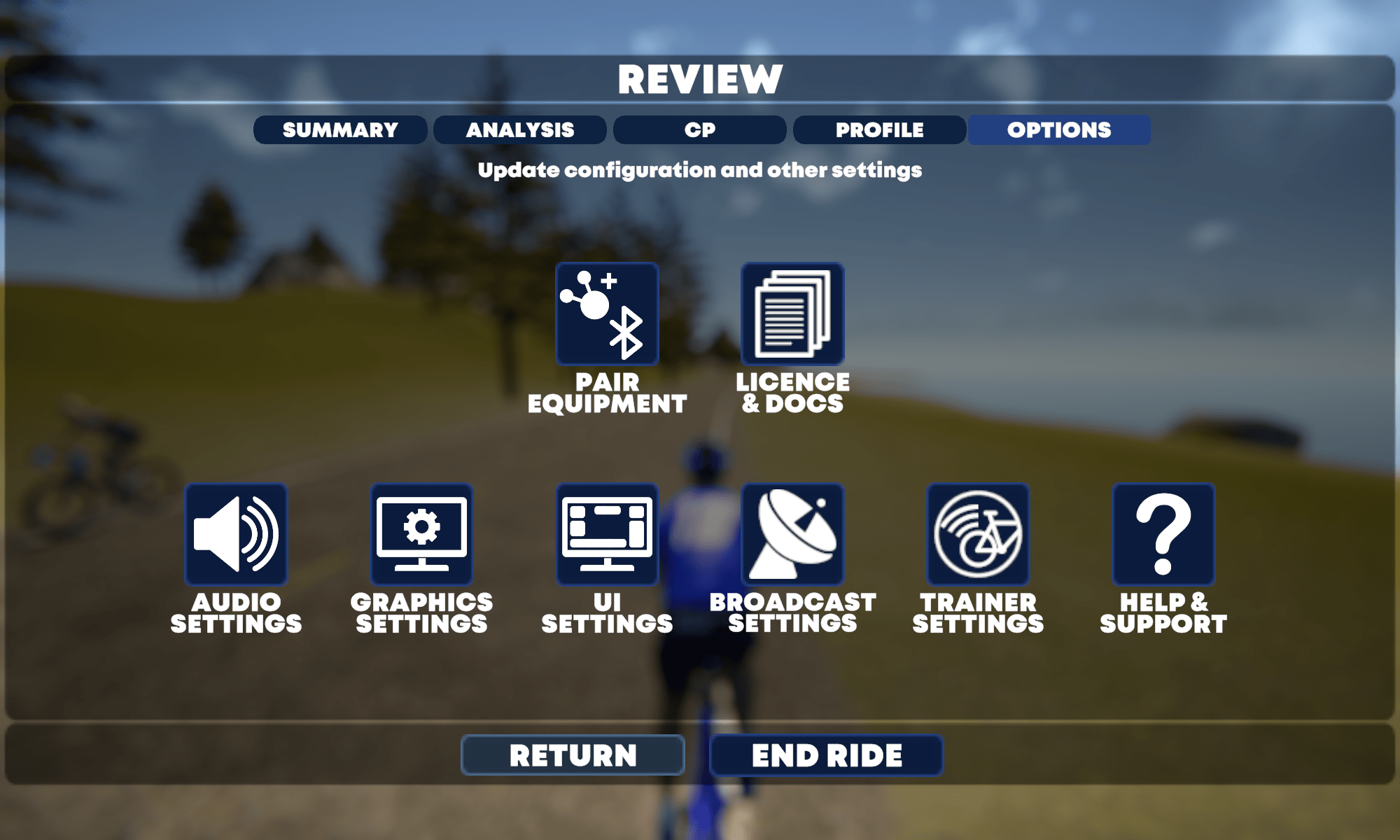1400x840 pixels.
Task: Open Pair Equipment with the Bluetooth icon
Action: (x=607, y=314)
